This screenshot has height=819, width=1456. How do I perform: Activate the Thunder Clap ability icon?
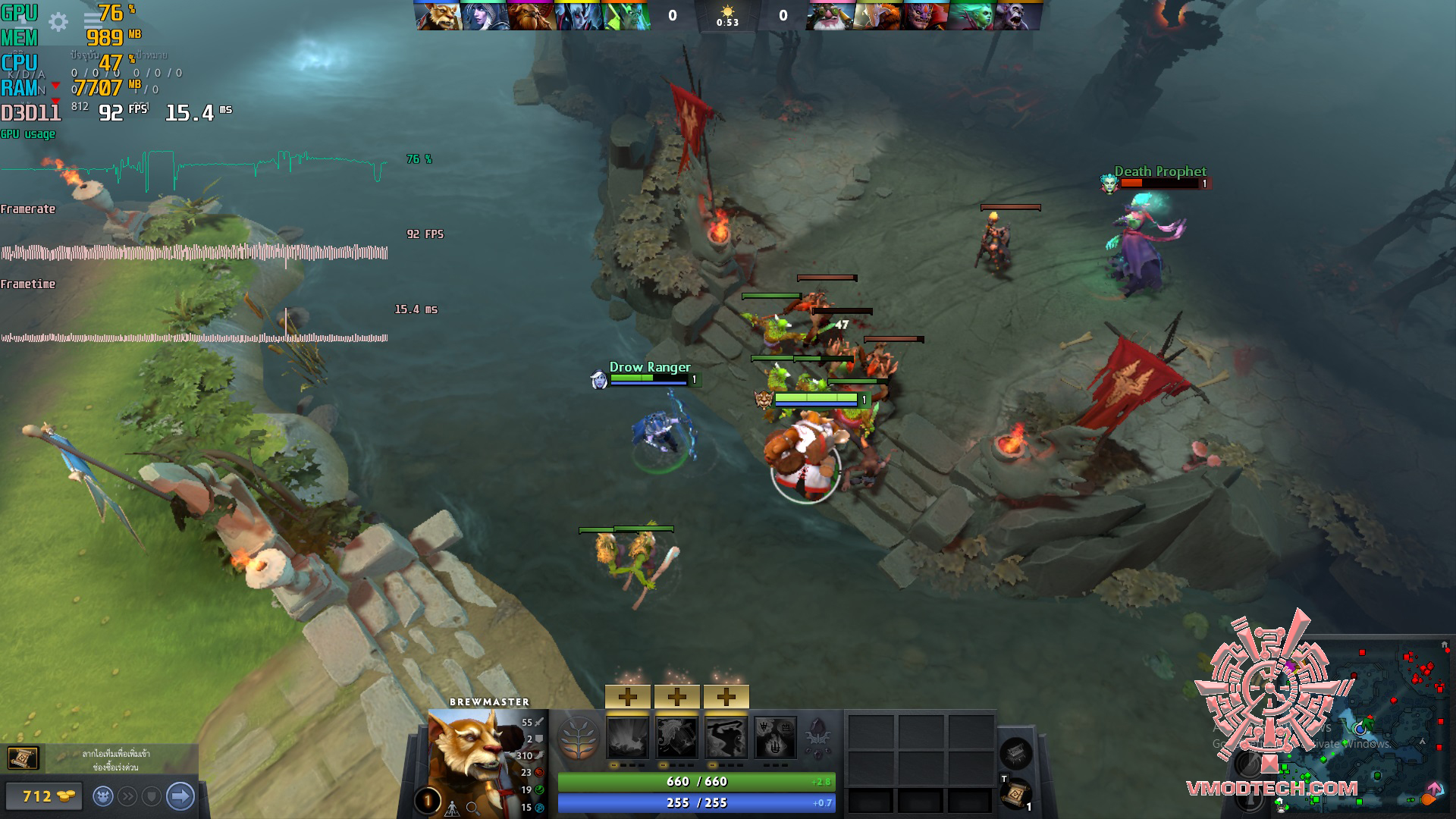point(628,738)
